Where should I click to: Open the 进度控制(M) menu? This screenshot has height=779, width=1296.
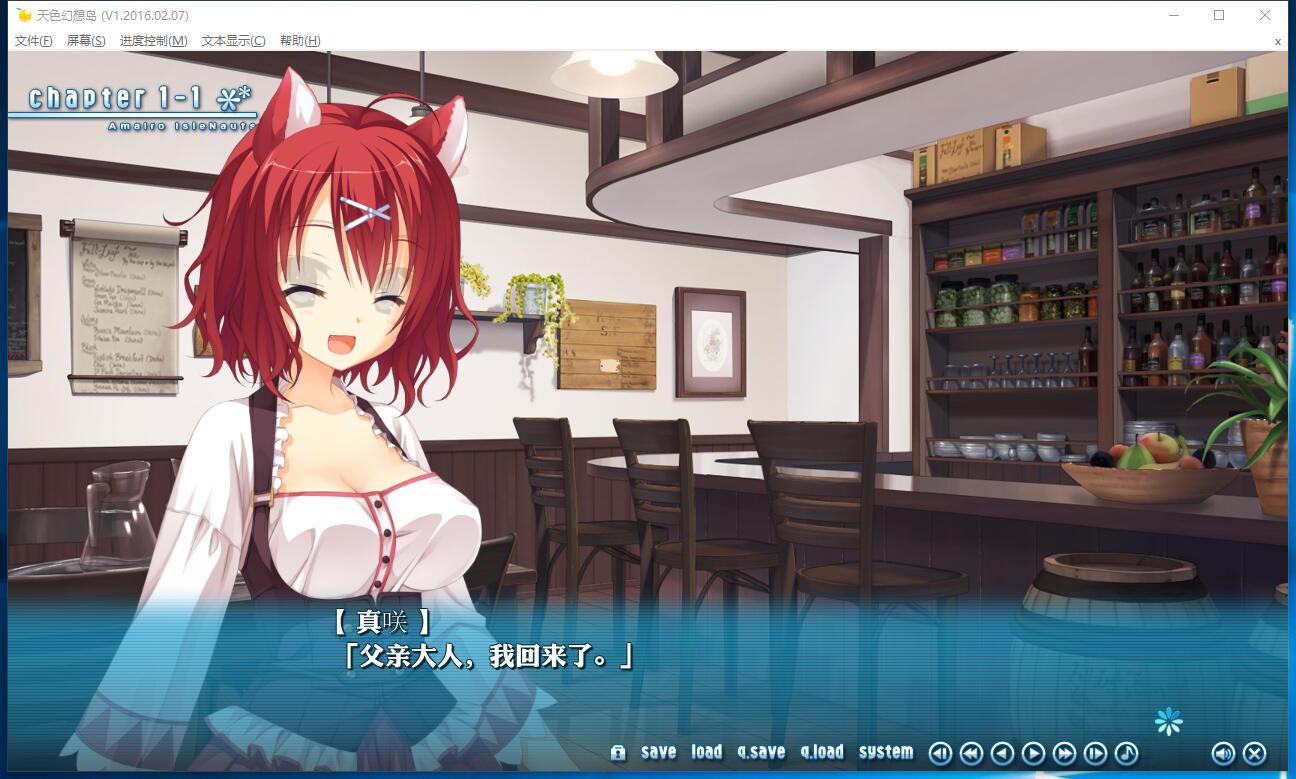click(x=153, y=41)
